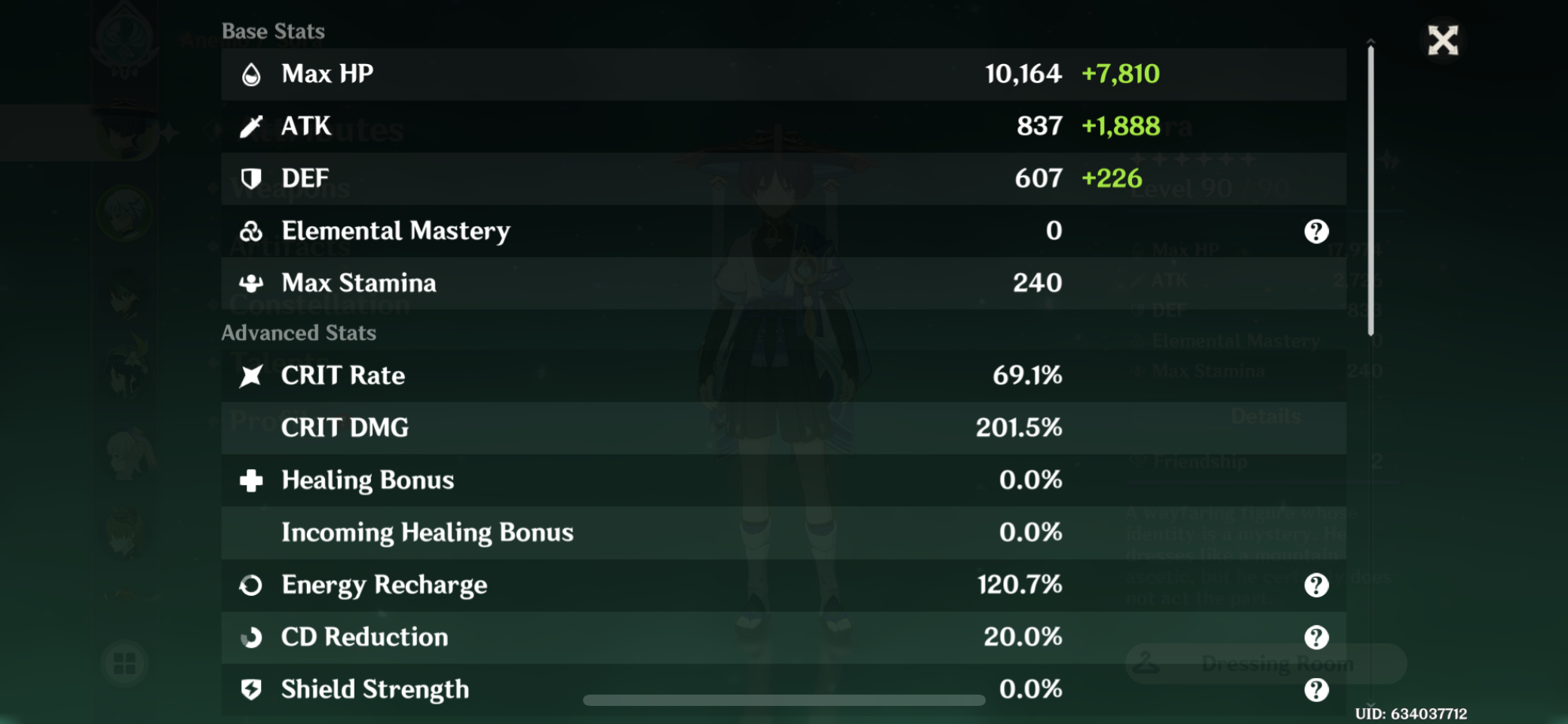Close the character stats panel

click(x=1443, y=41)
